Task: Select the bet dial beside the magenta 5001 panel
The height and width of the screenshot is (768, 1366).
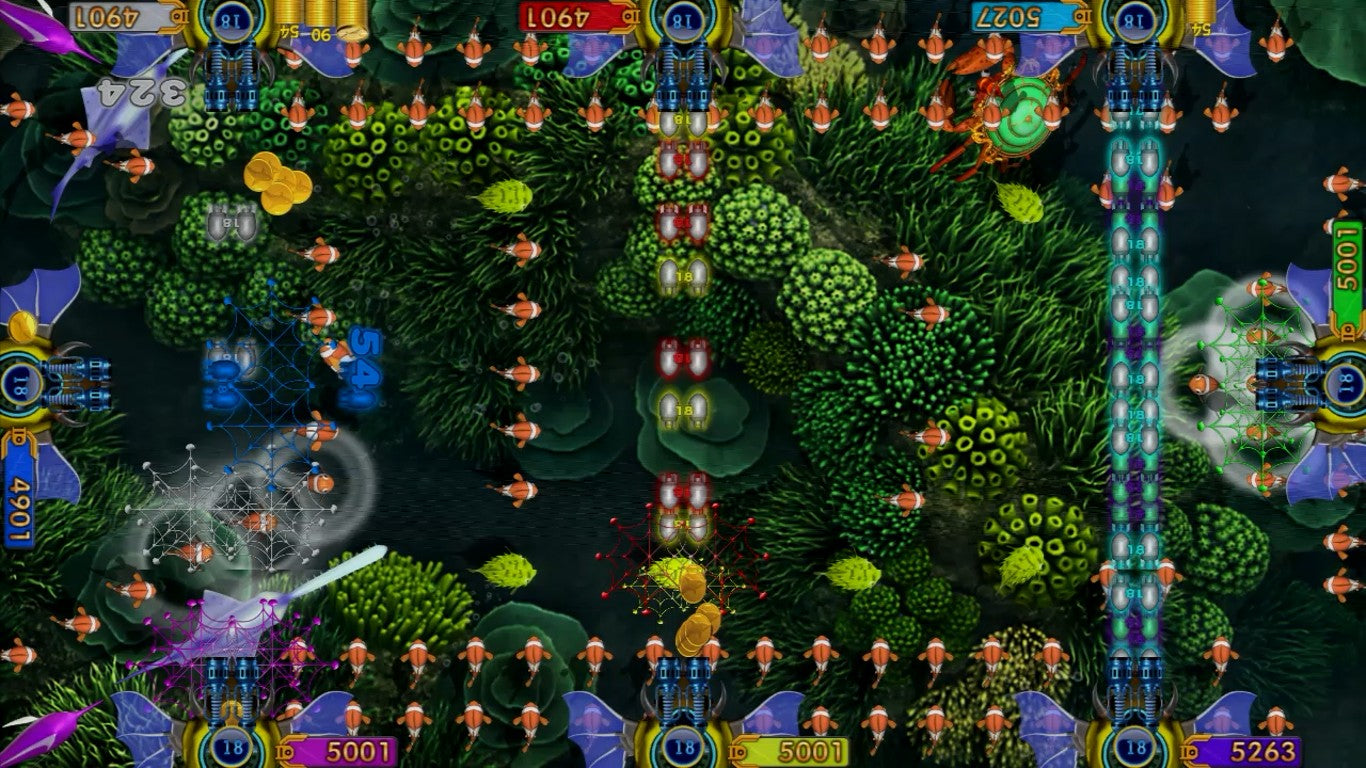Action: pos(232,747)
